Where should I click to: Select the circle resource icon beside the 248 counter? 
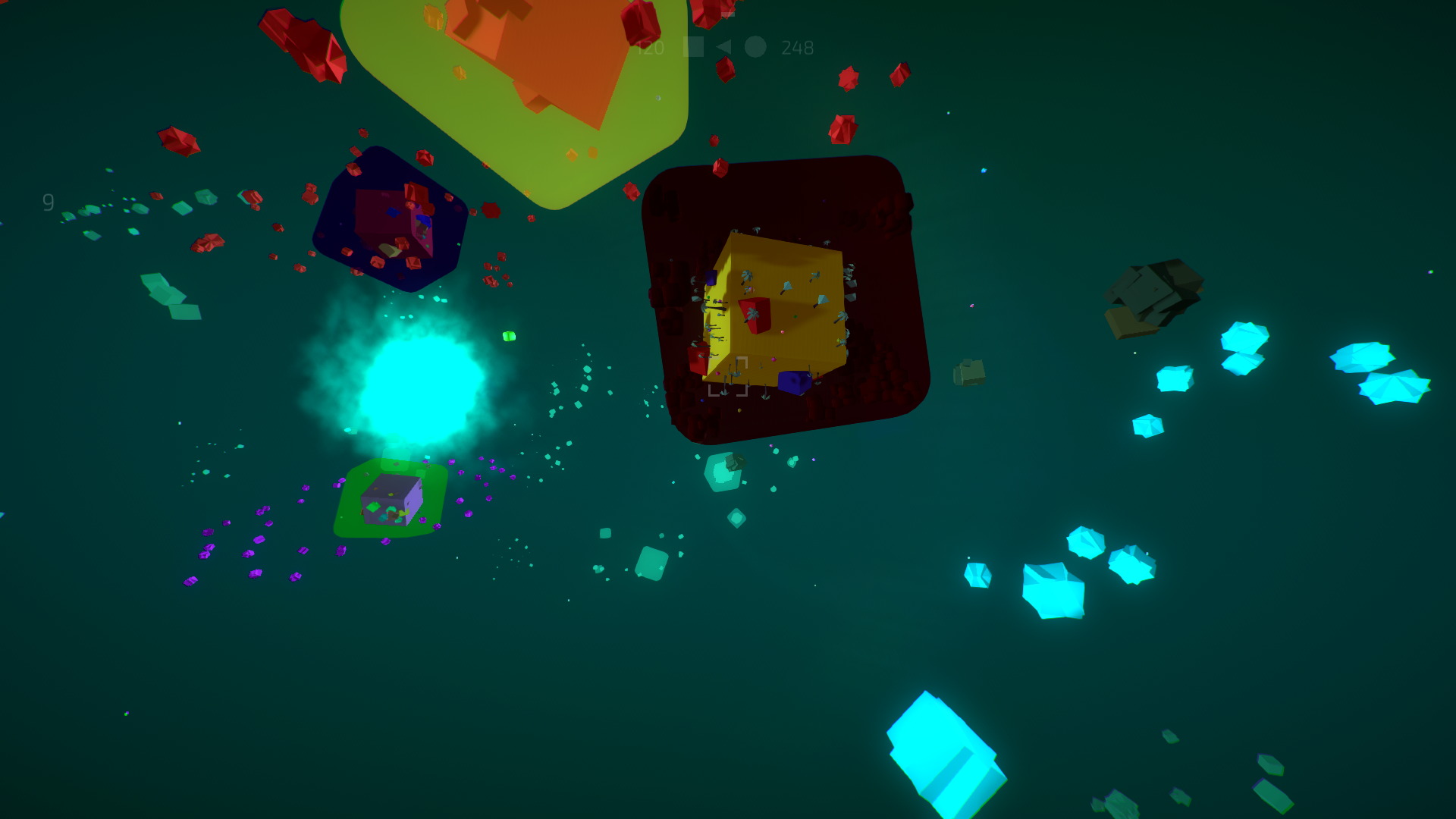pos(756,47)
